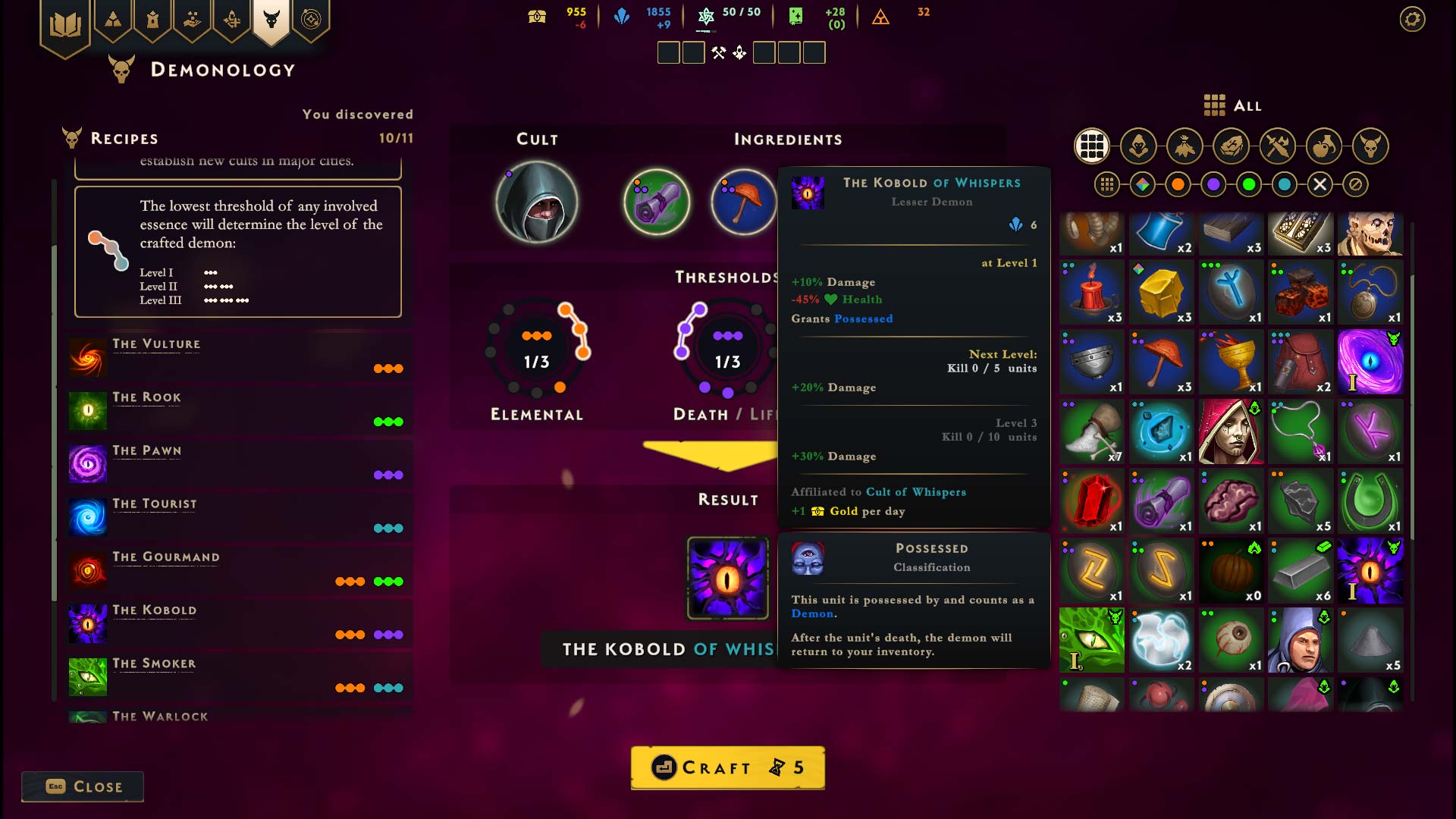The height and width of the screenshot is (819, 1456).
Task: Select the red candle inventory item
Action: pyautogui.click(x=1092, y=292)
